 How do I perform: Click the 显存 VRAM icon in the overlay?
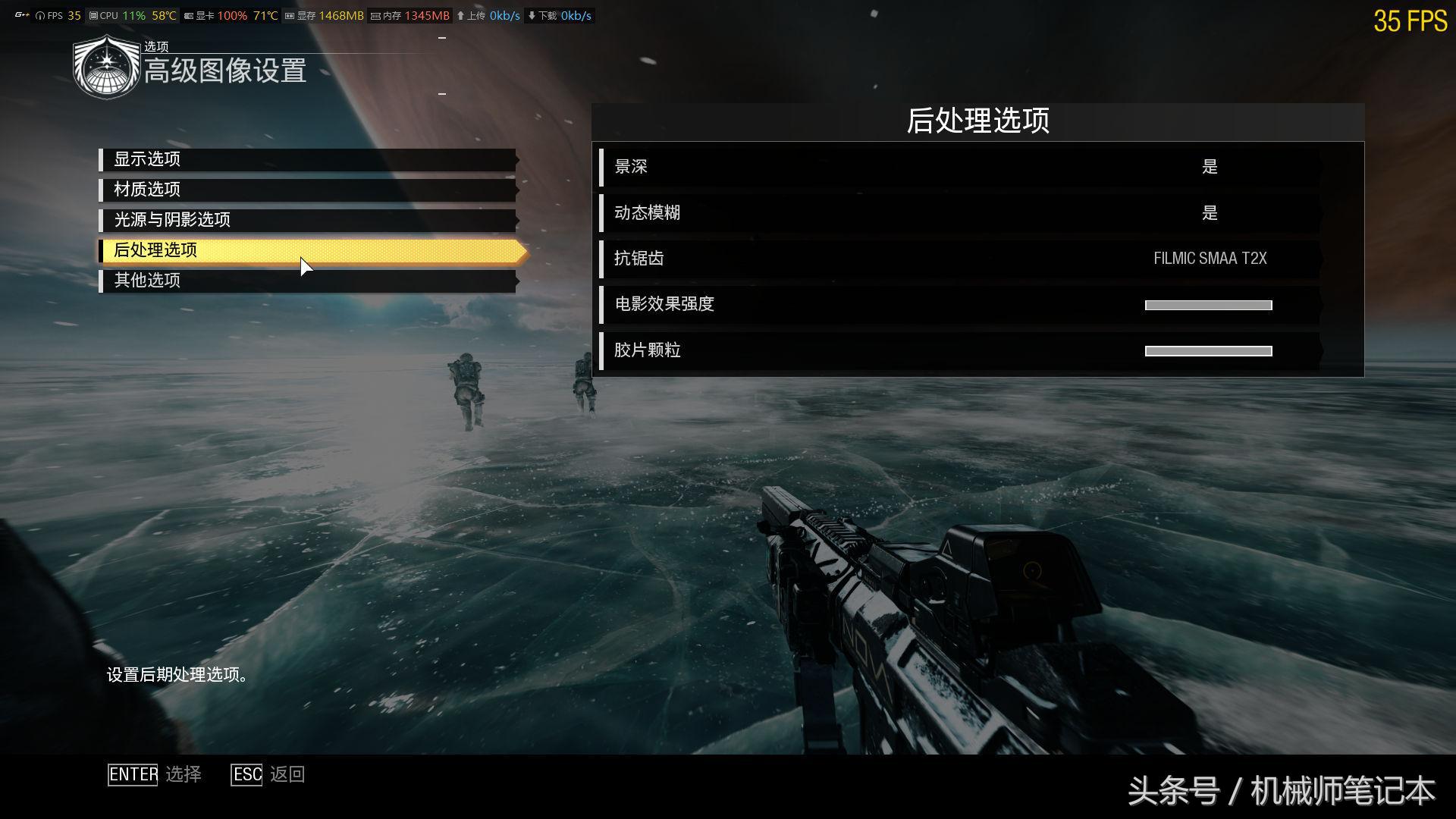pyautogui.click(x=289, y=14)
